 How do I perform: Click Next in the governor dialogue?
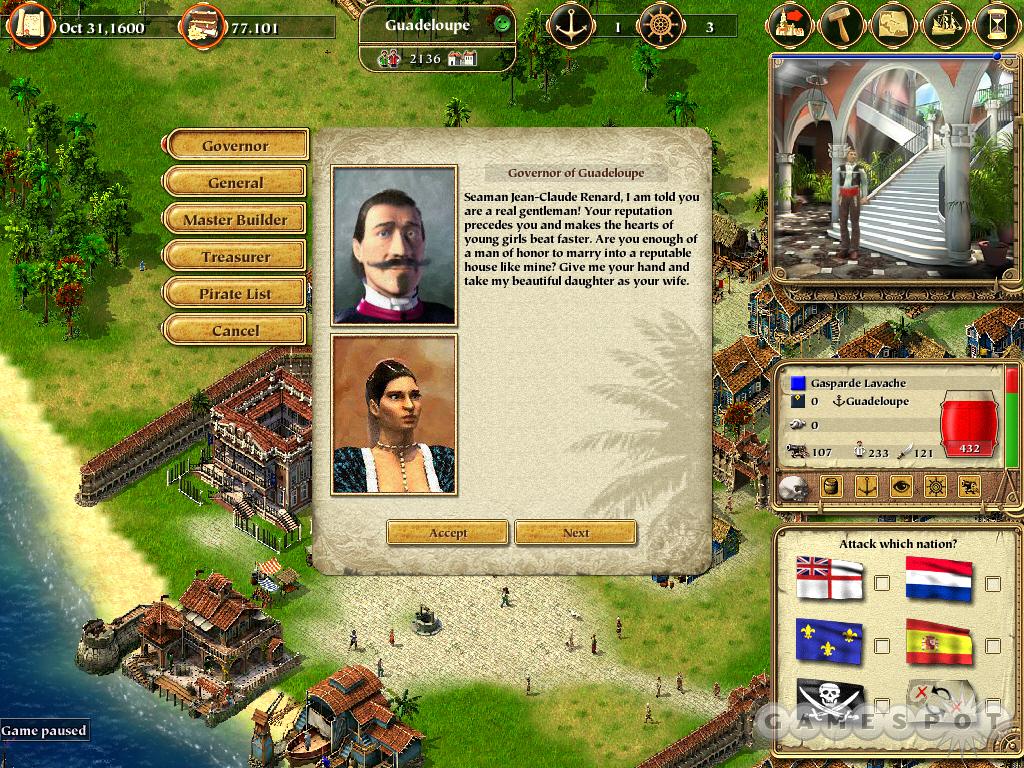pos(576,533)
